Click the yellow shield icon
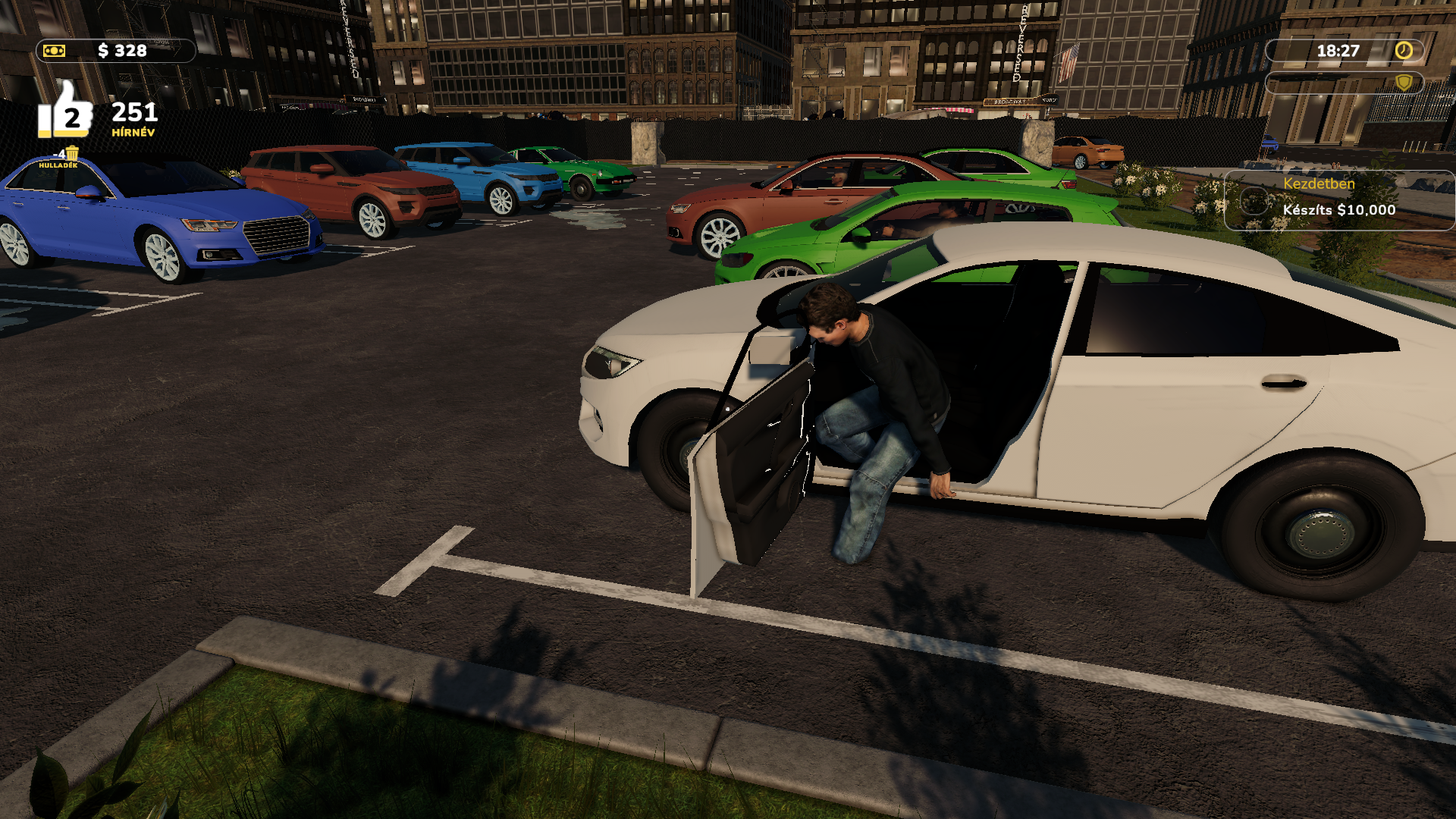1456x819 pixels. pos(1404,83)
